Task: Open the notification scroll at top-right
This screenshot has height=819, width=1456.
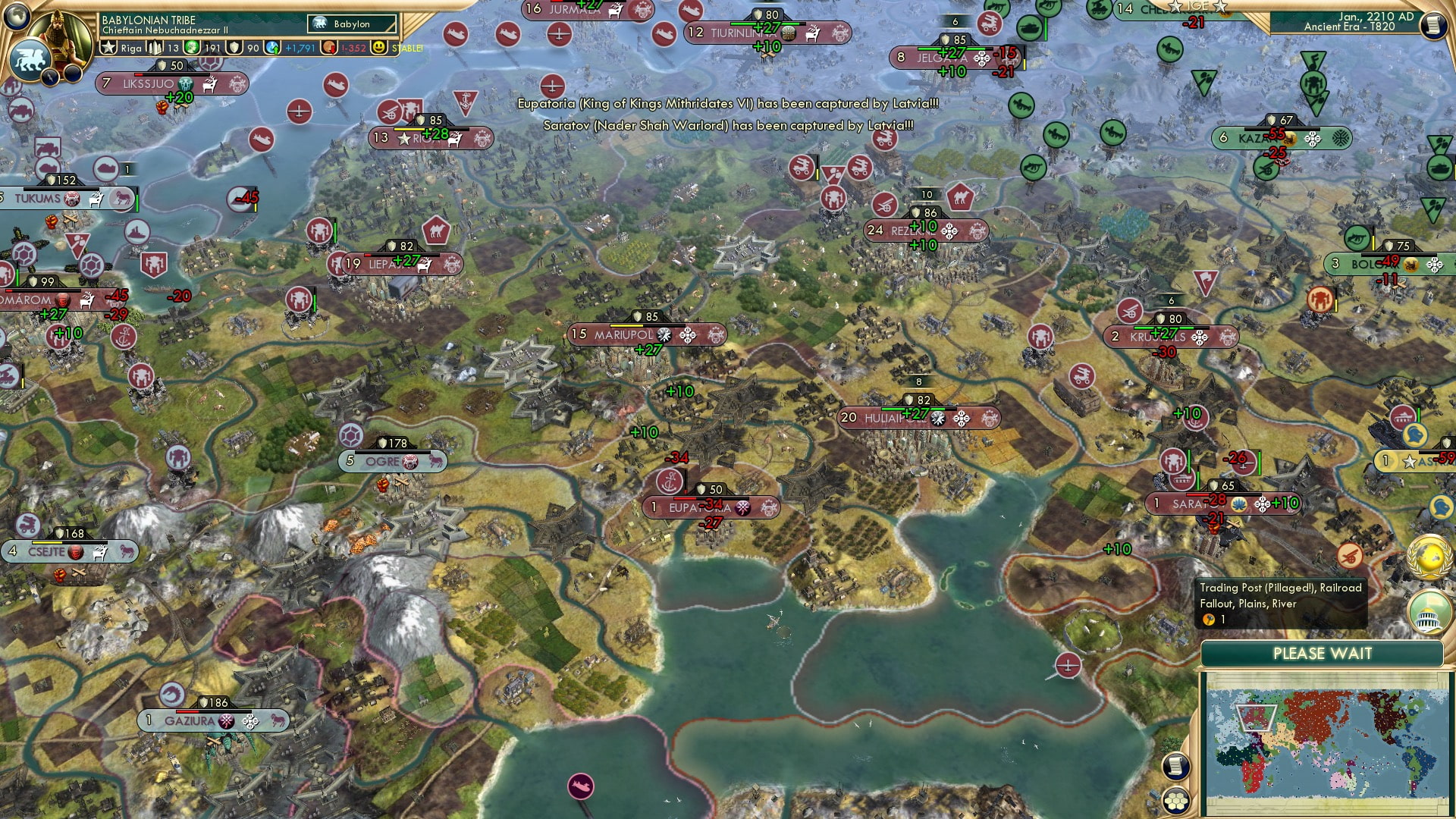Action: tap(1436, 25)
